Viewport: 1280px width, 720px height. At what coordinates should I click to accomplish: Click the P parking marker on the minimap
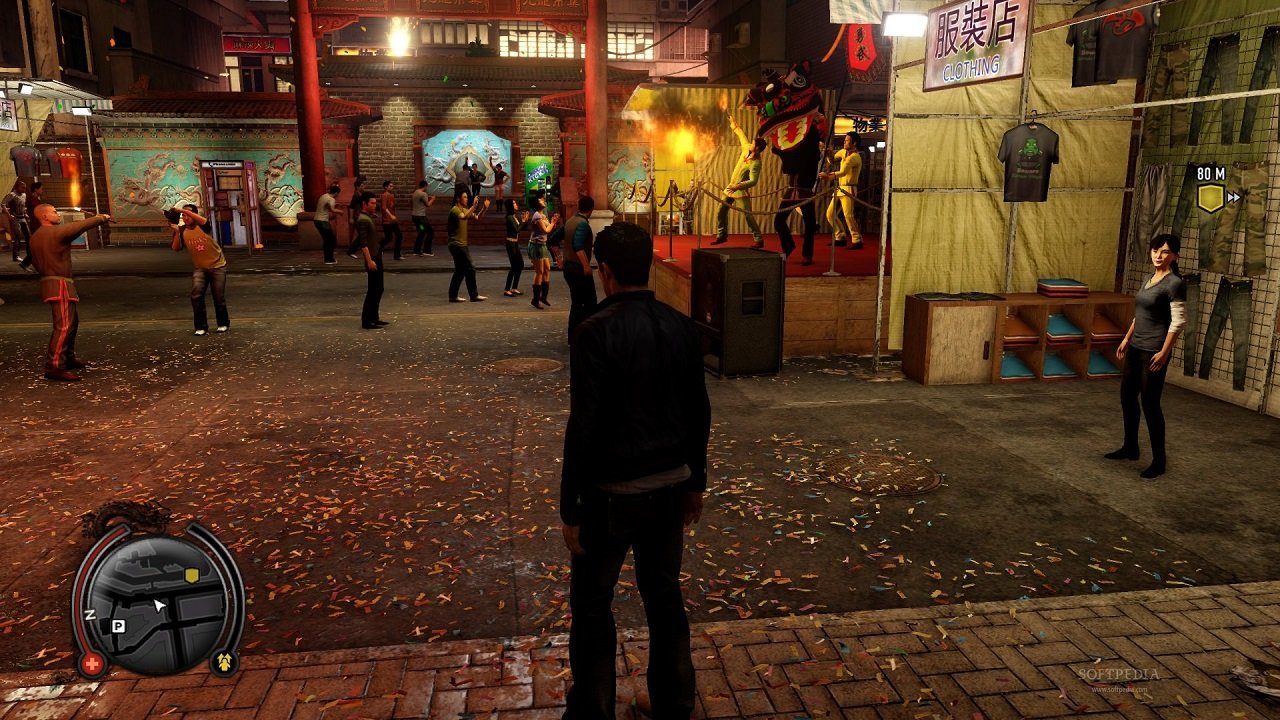(118, 625)
